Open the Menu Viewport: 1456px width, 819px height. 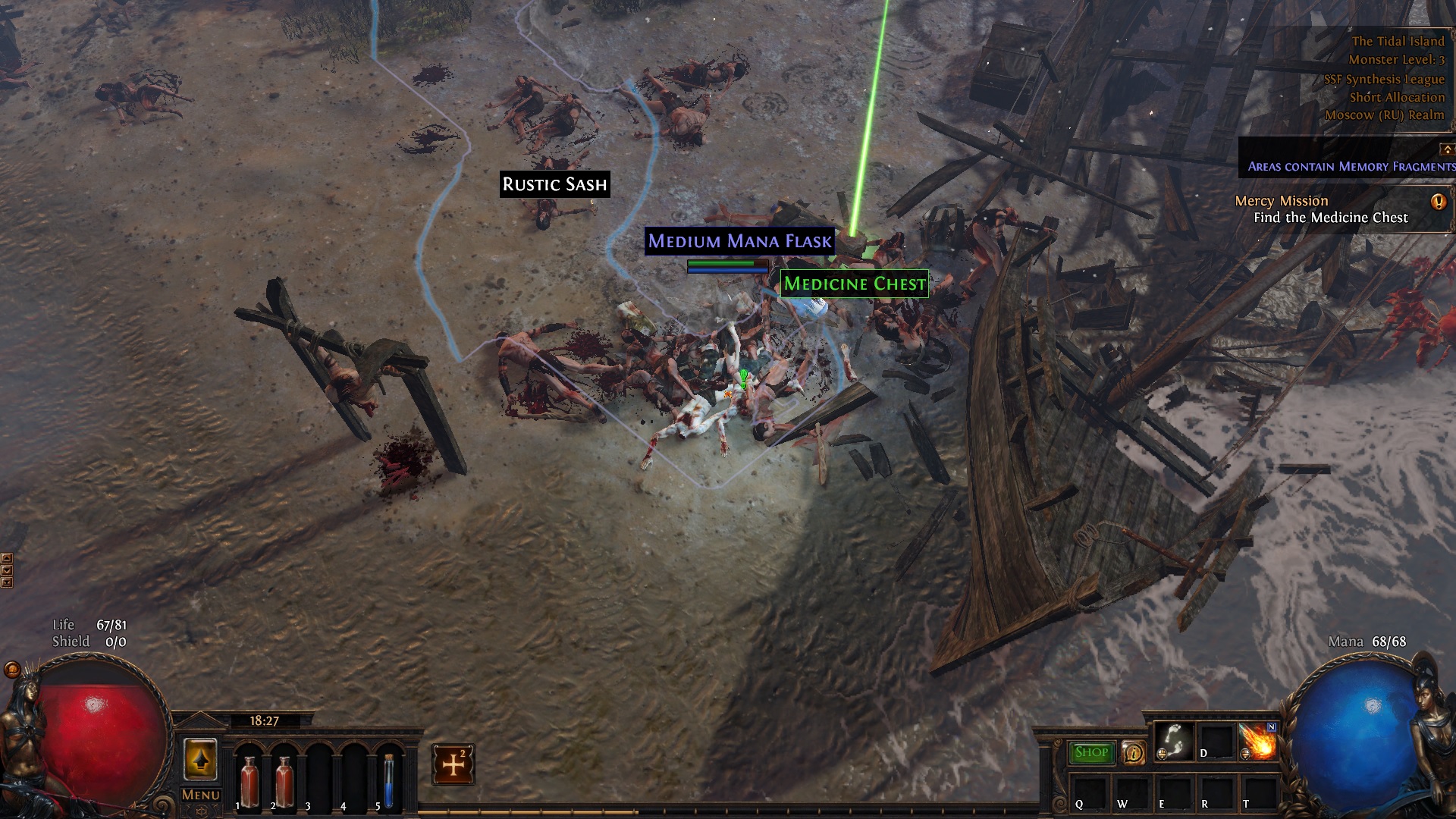pyautogui.click(x=200, y=795)
